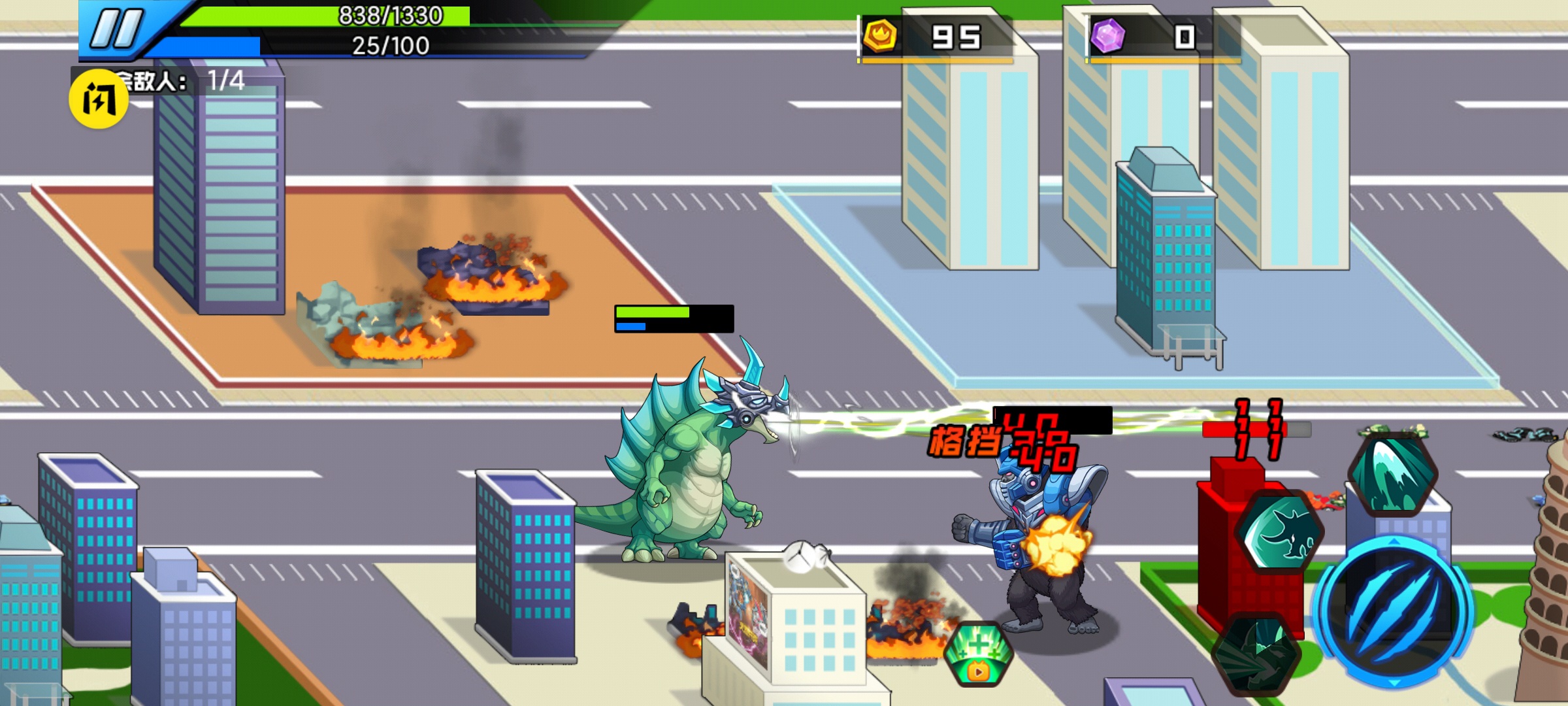Pause the battle with the pause button
1568x706 pixels.
[118, 29]
